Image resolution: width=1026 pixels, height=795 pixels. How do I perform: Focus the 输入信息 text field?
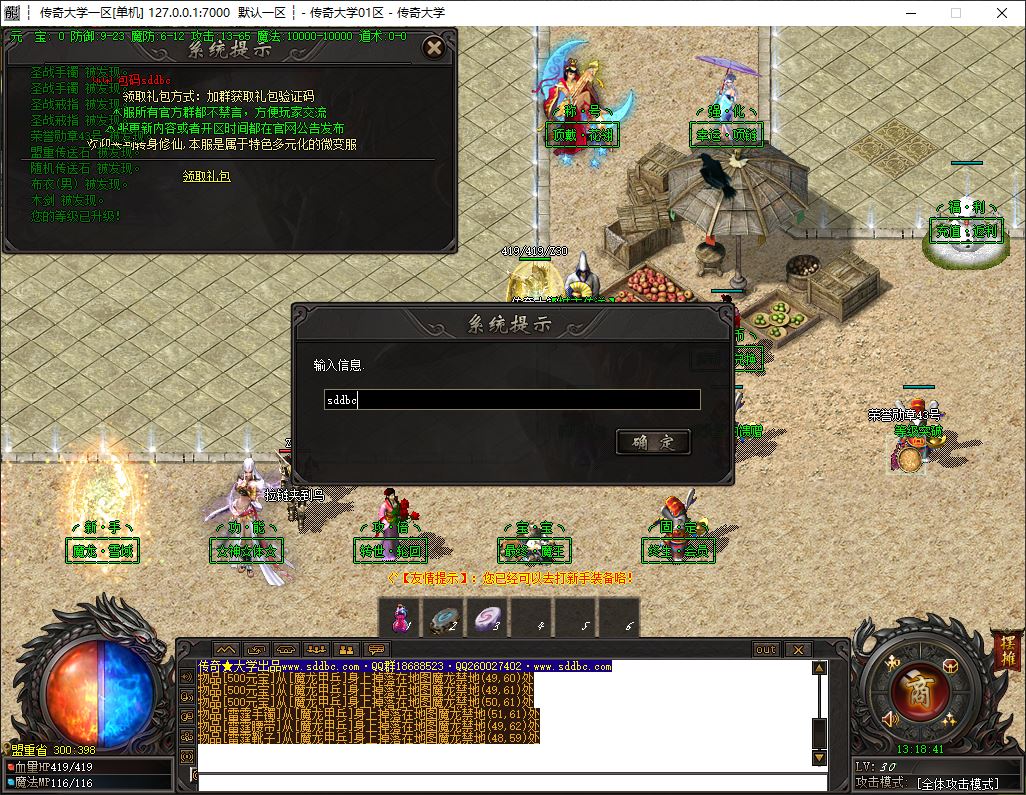pyautogui.click(x=512, y=400)
